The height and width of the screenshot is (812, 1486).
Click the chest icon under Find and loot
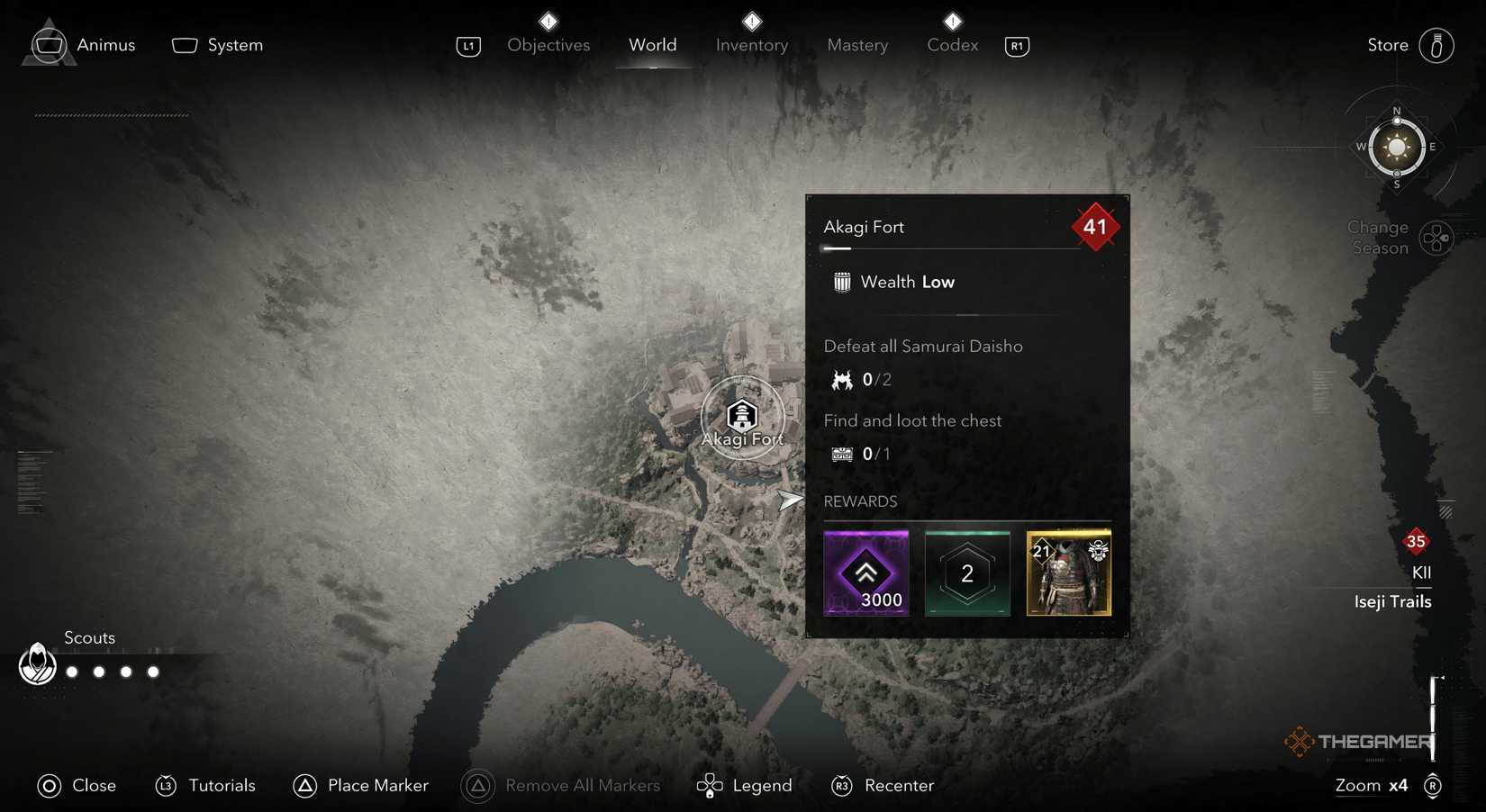tap(841, 454)
